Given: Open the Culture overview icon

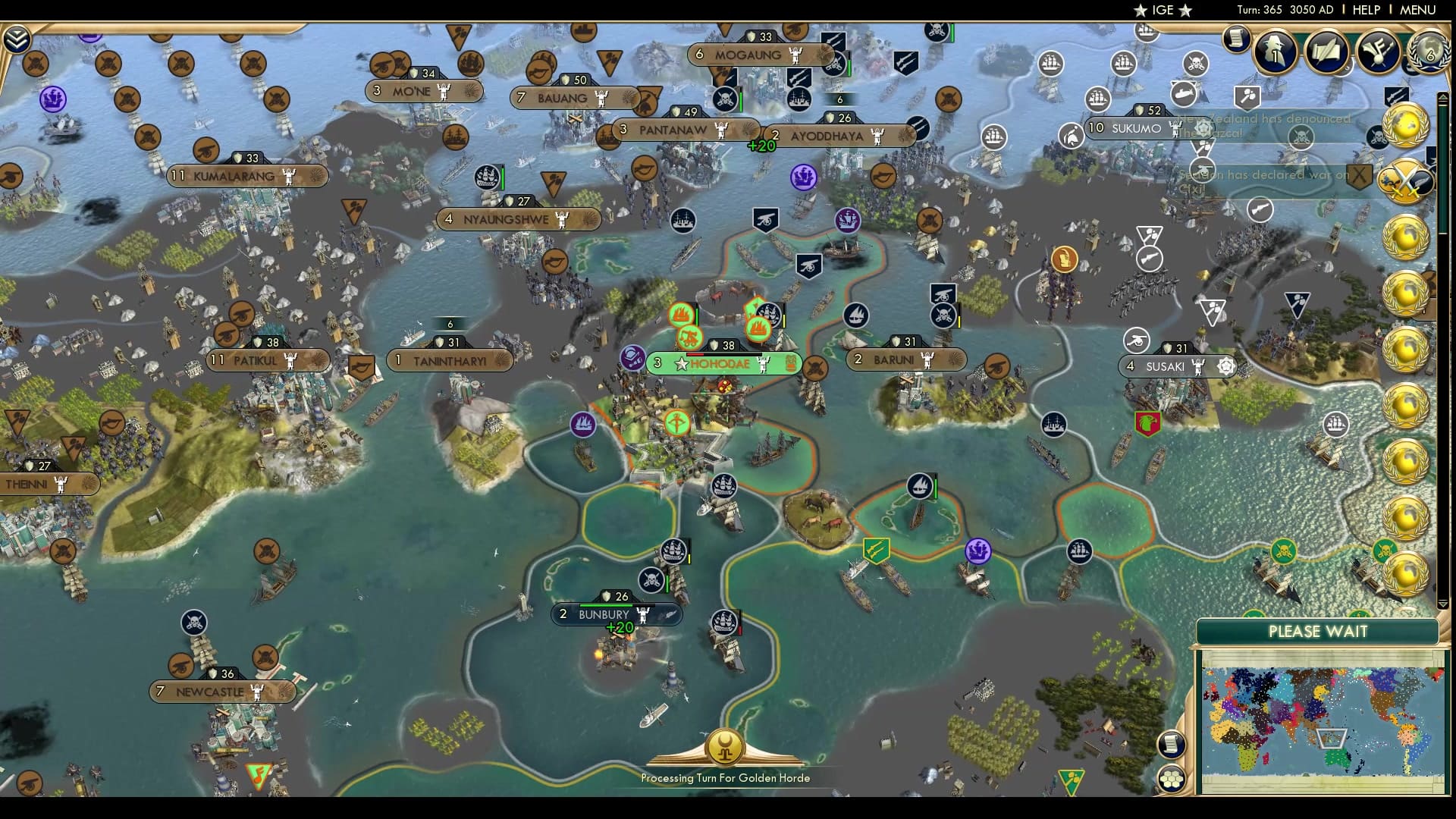Looking at the screenshot, I should pyautogui.click(x=1376, y=50).
